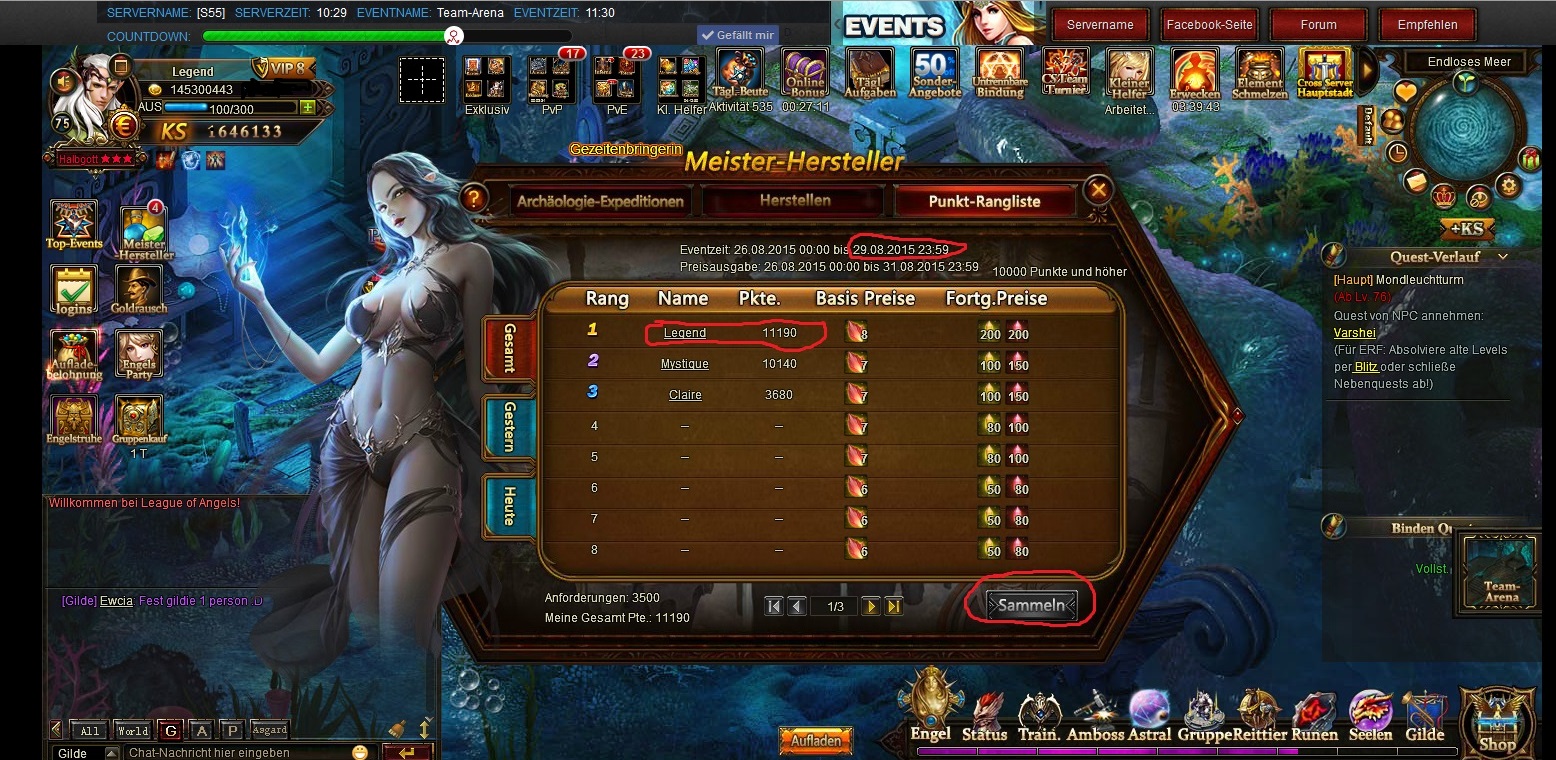Open the Shop

tap(1497, 722)
